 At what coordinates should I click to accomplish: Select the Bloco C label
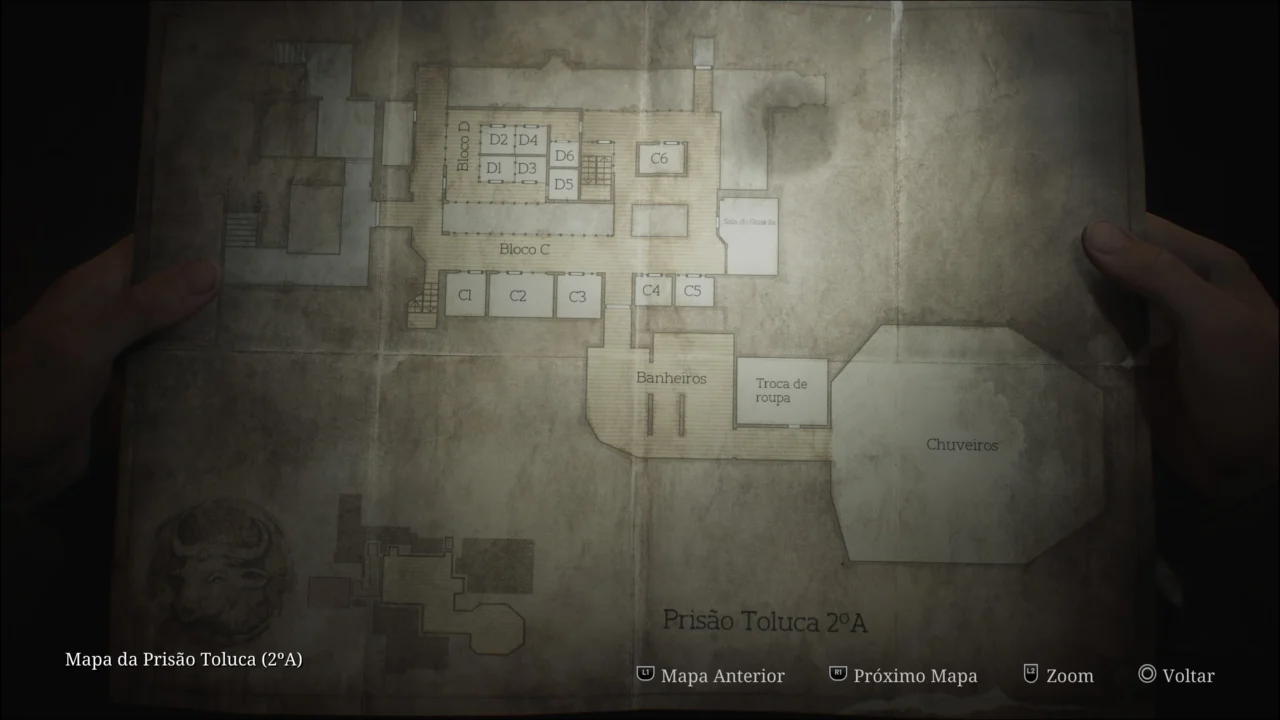click(523, 249)
